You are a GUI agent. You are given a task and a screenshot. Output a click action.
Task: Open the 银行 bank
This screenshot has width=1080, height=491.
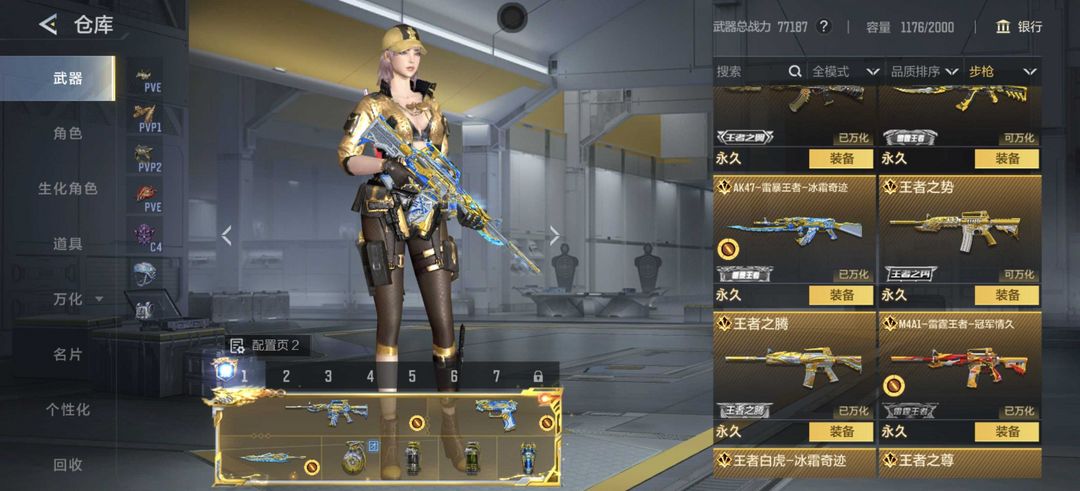click(1019, 27)
